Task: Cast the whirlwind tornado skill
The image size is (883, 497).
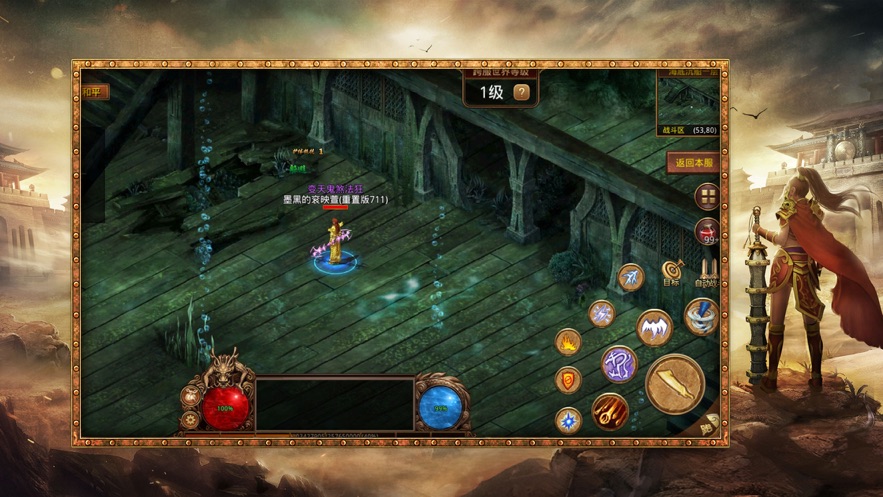Action: click(700, 316)
